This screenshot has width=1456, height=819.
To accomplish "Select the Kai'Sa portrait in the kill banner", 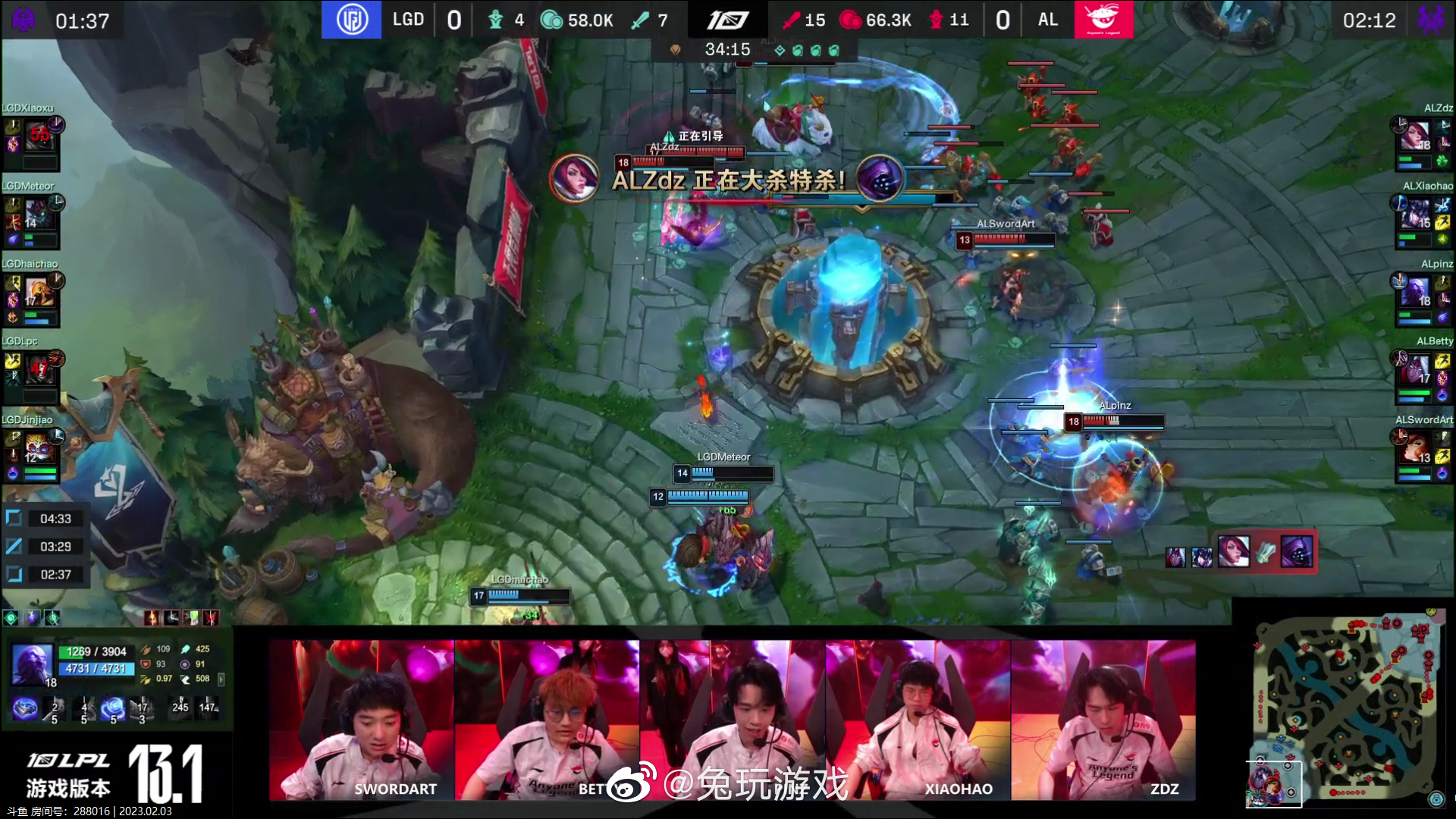I will click(x=578, y=179).
